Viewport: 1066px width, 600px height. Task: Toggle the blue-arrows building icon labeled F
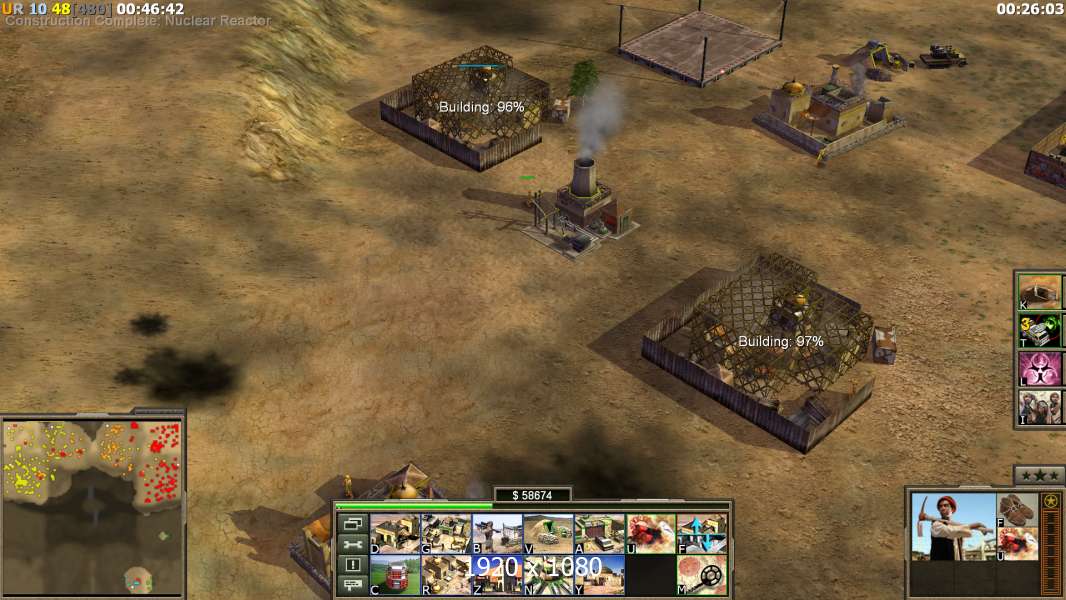click(x=701, y=533)
